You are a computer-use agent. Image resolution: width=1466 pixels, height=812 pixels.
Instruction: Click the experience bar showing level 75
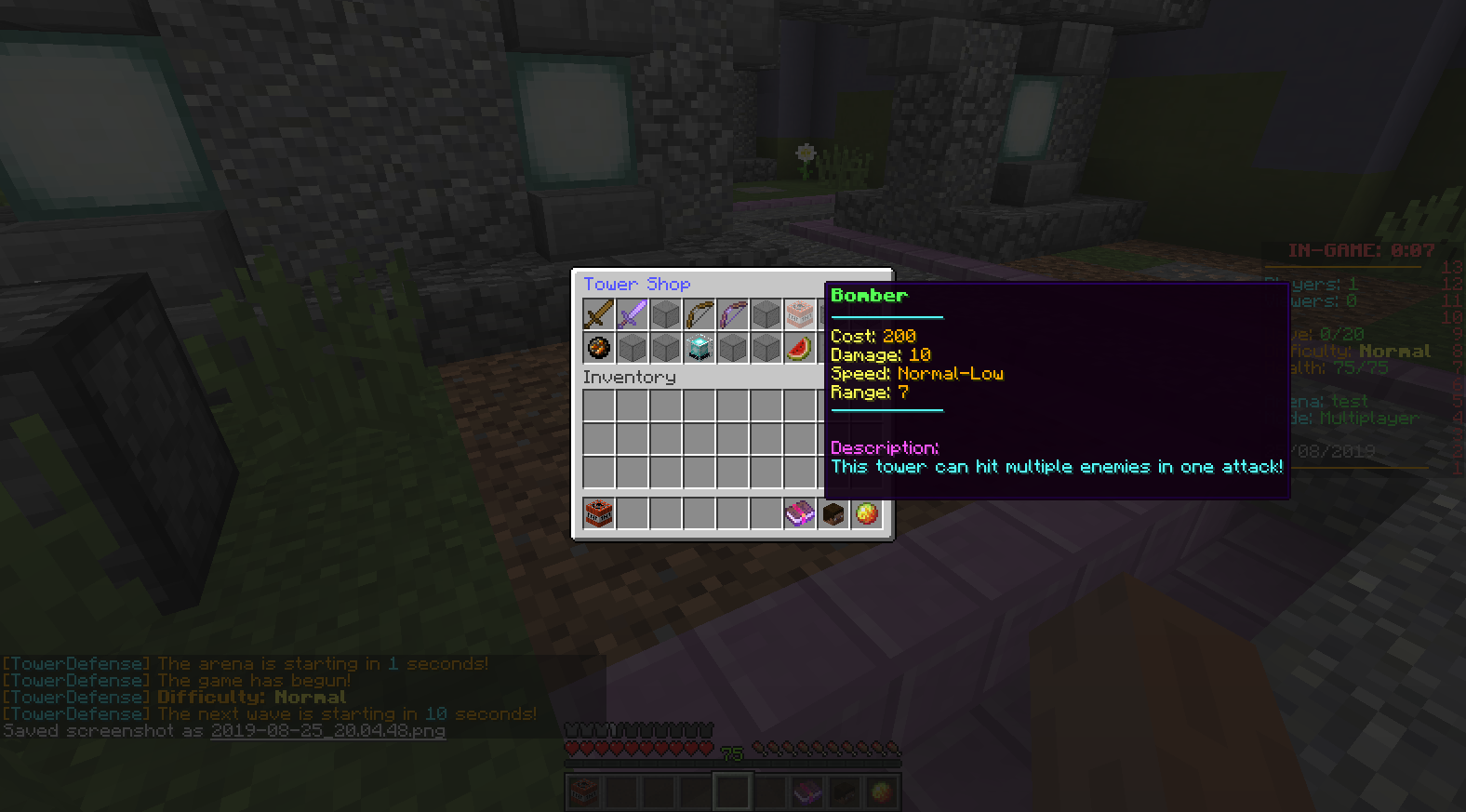[732, 750]
